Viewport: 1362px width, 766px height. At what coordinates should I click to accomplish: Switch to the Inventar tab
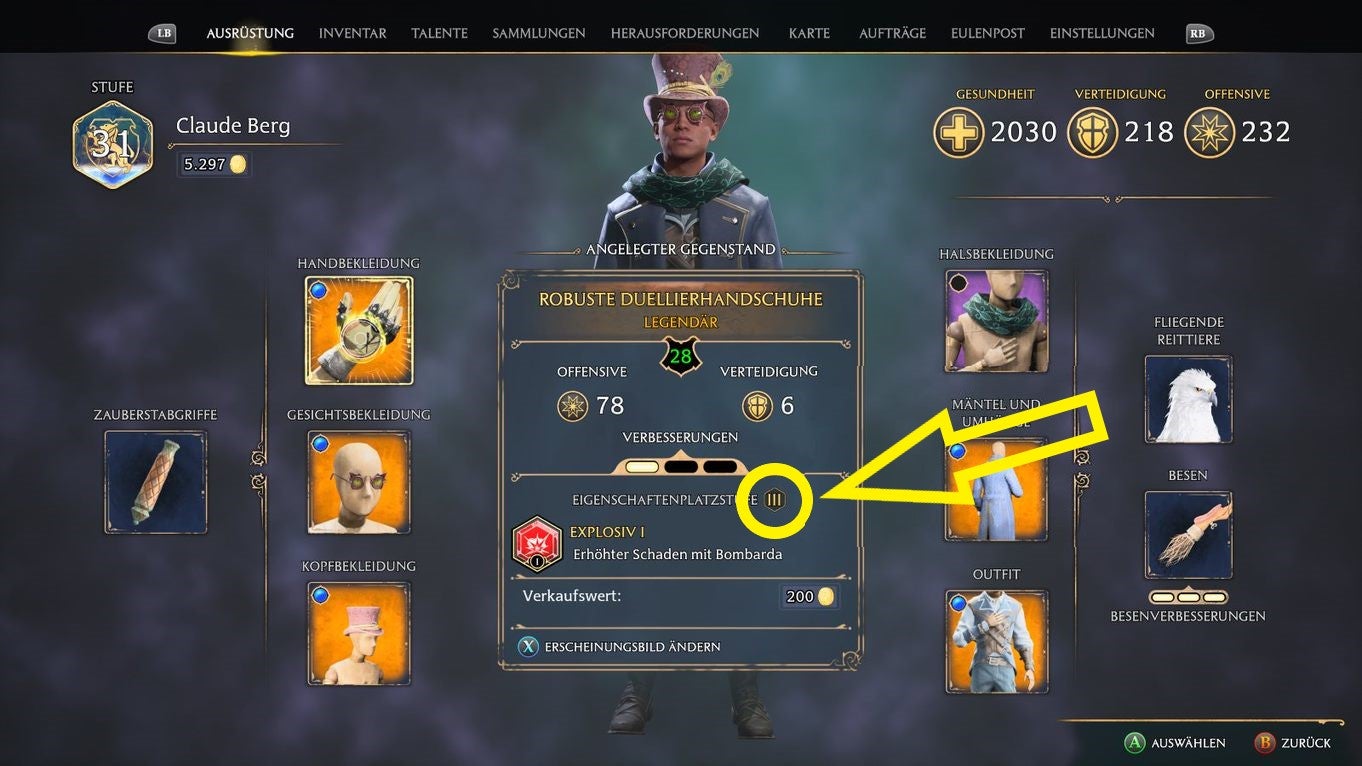352,32
